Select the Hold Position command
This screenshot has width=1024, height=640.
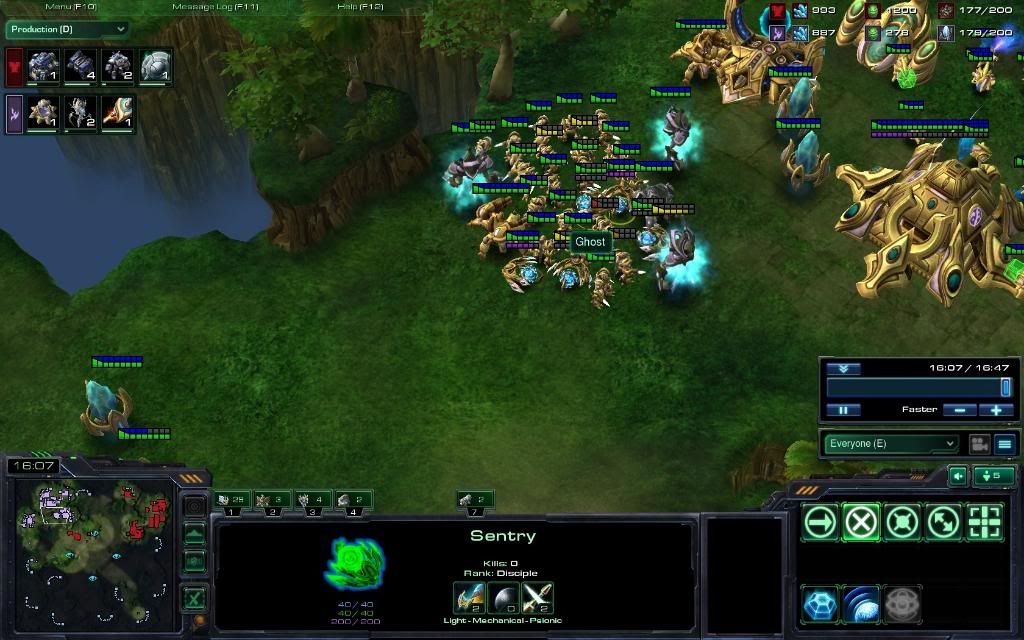tap(902, 522)
